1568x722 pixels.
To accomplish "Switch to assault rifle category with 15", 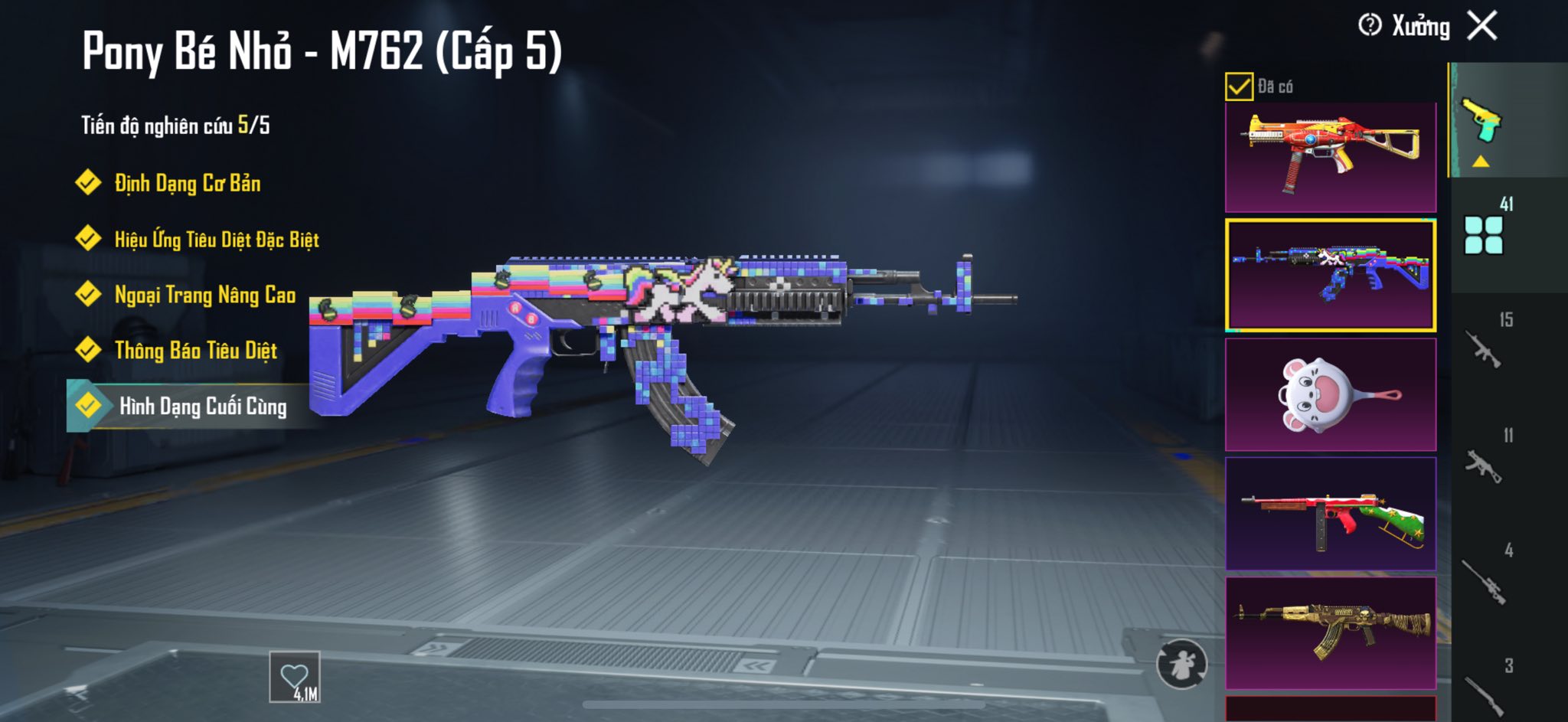I will point(1484,348).
